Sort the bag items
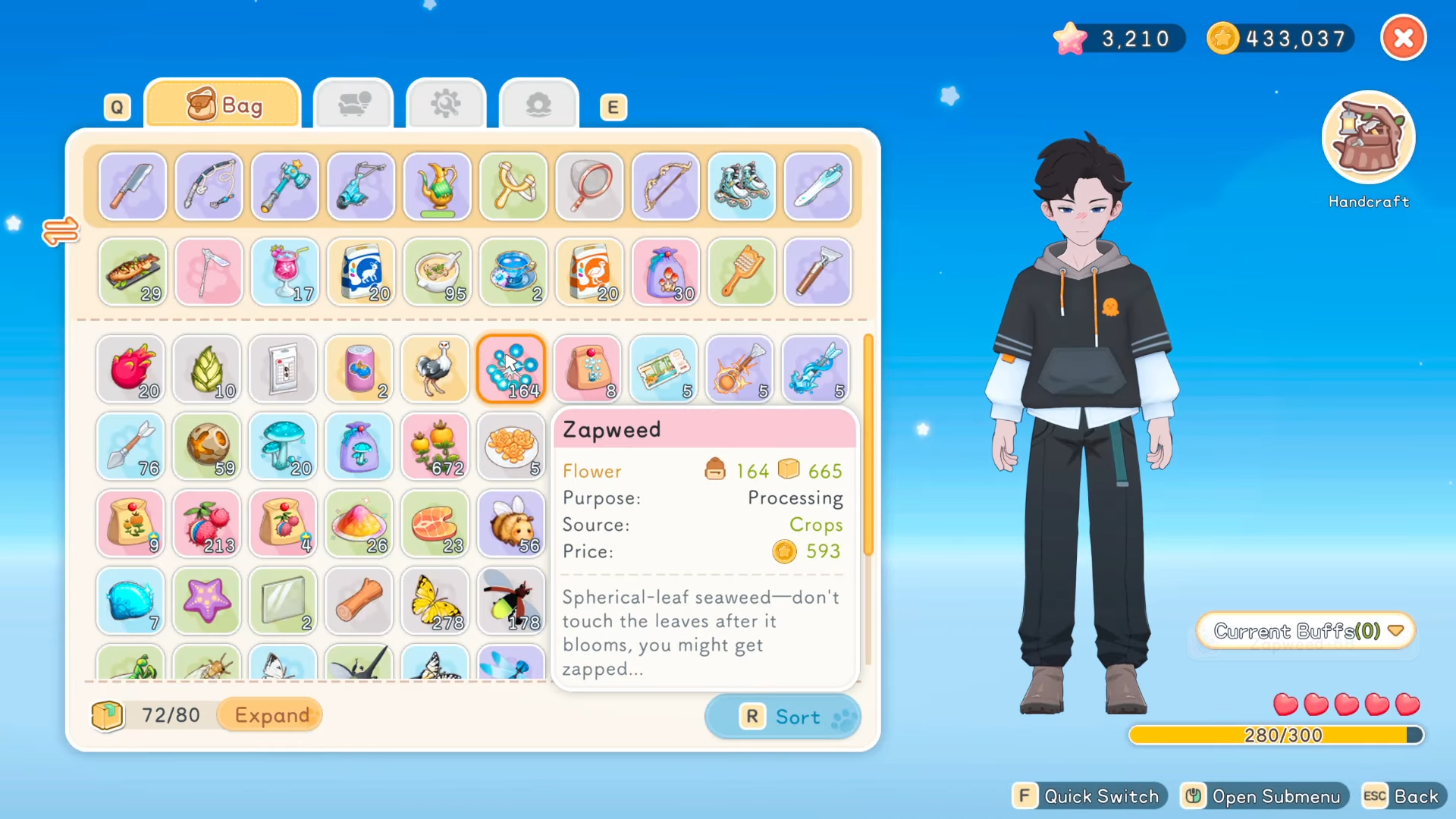1456x819 pixels. [783, 717]
